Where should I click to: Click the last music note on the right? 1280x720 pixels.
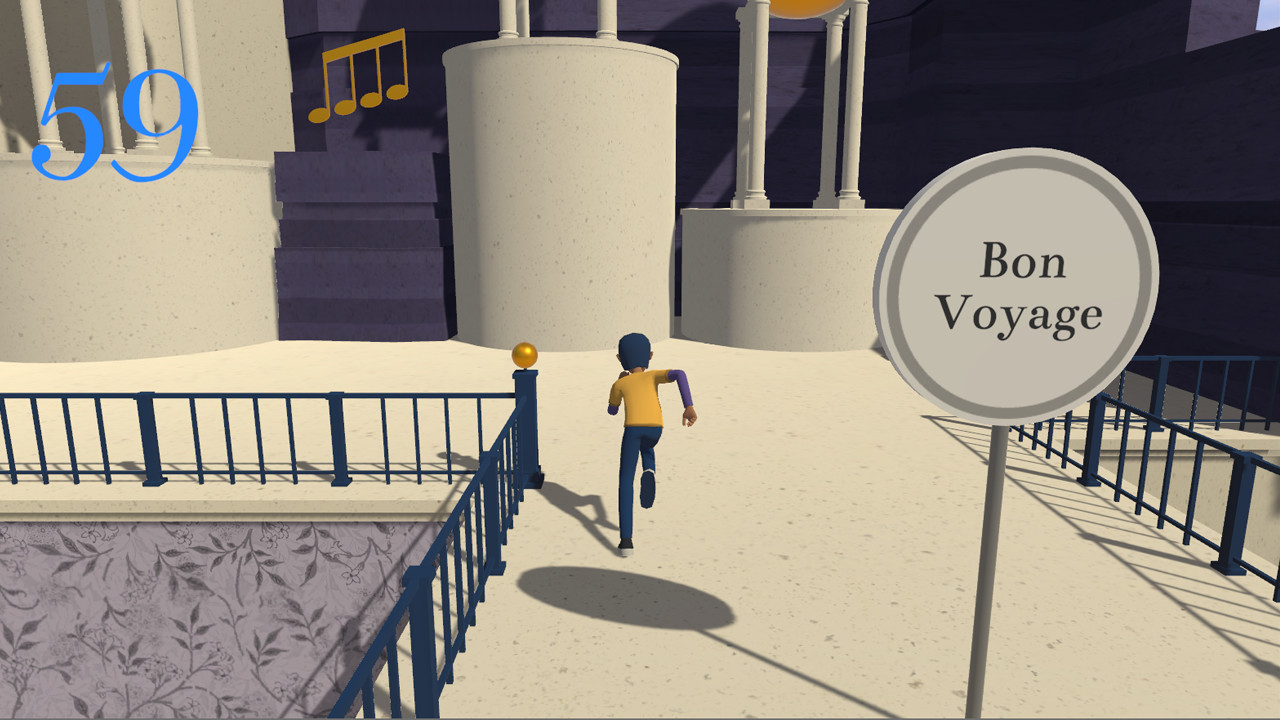coord(398,85)
